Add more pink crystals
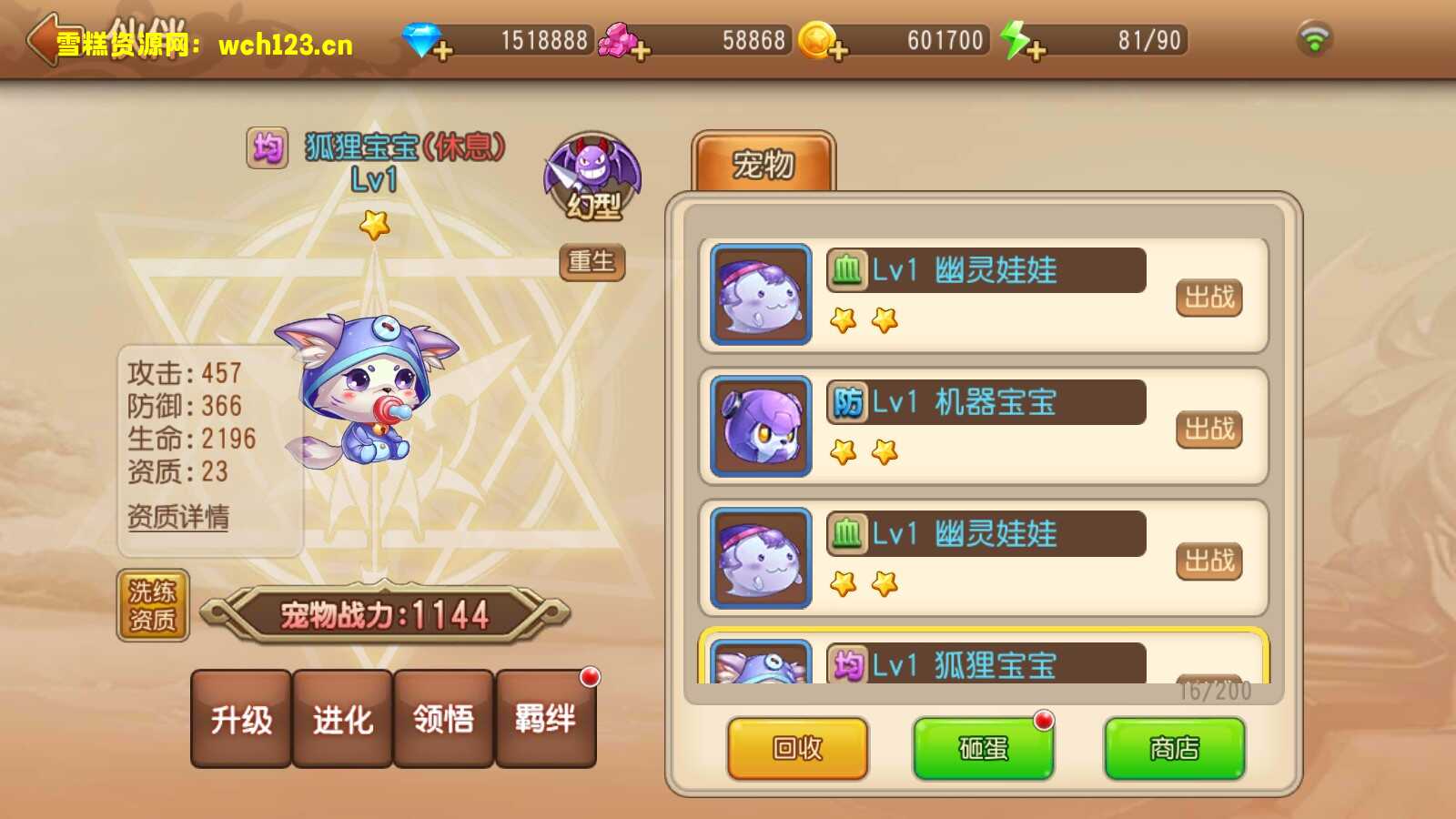This screenshot has height=819, width=1456. [641, 50]
